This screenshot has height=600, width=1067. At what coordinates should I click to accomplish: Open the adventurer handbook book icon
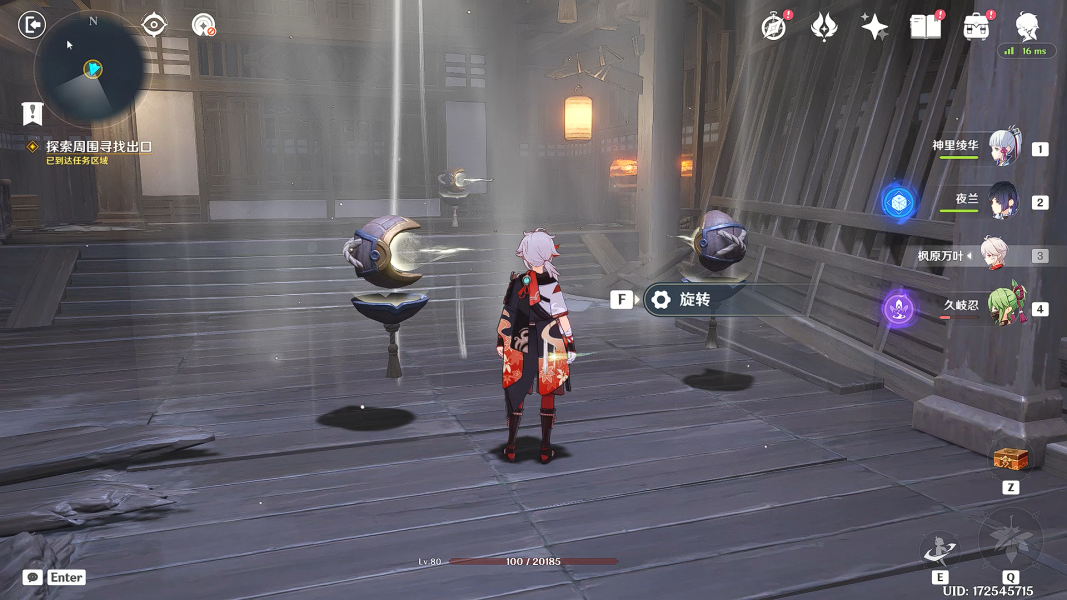pos(925,27)
